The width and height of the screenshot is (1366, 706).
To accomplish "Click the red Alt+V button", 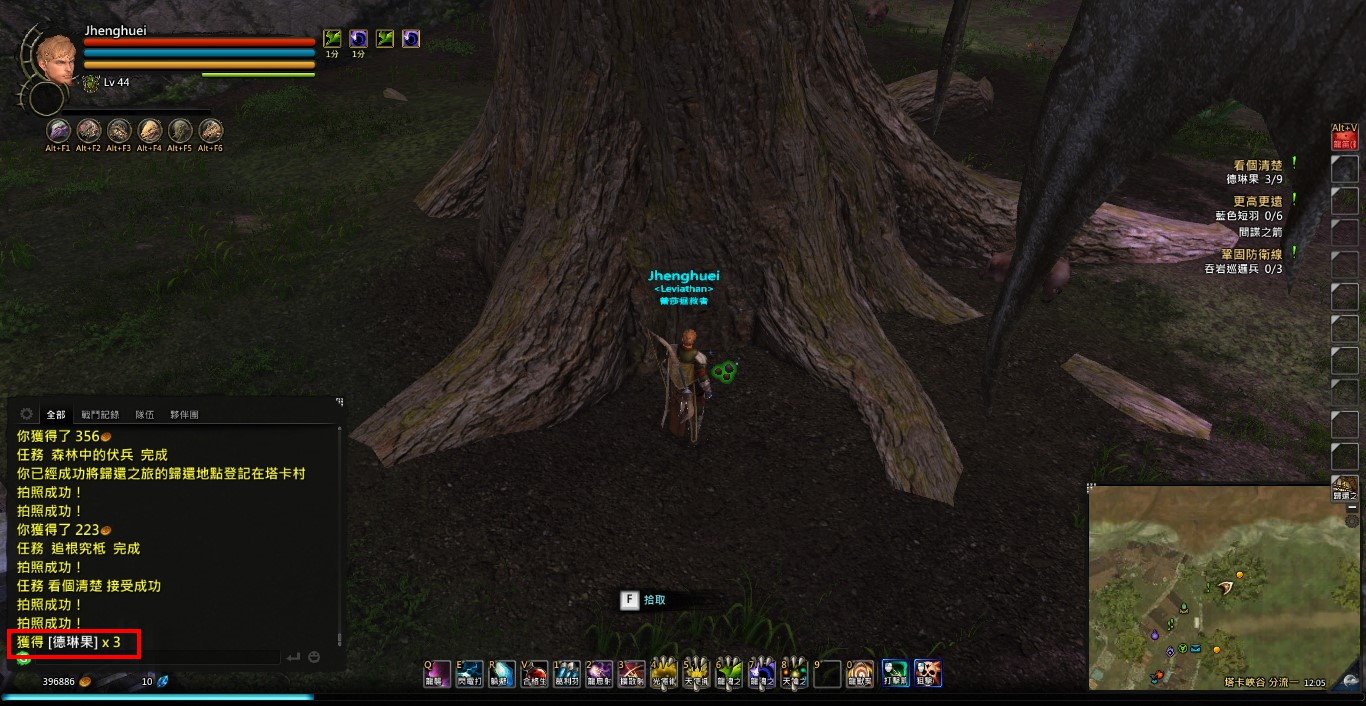I will 1344,137.
